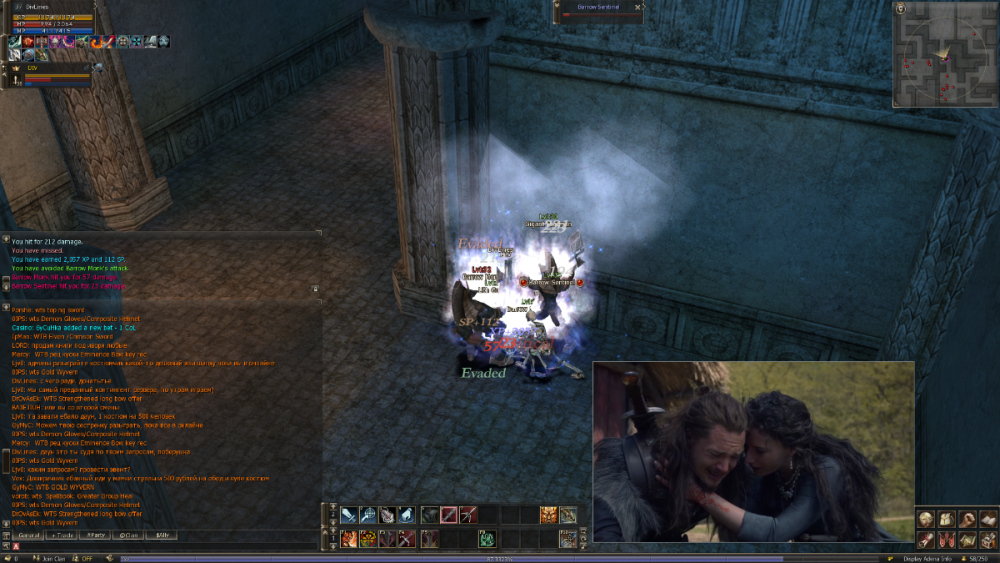Open the character status head icon
Image resolution: width=1000 pixels, height=563 pixels.
coord(926,519)
